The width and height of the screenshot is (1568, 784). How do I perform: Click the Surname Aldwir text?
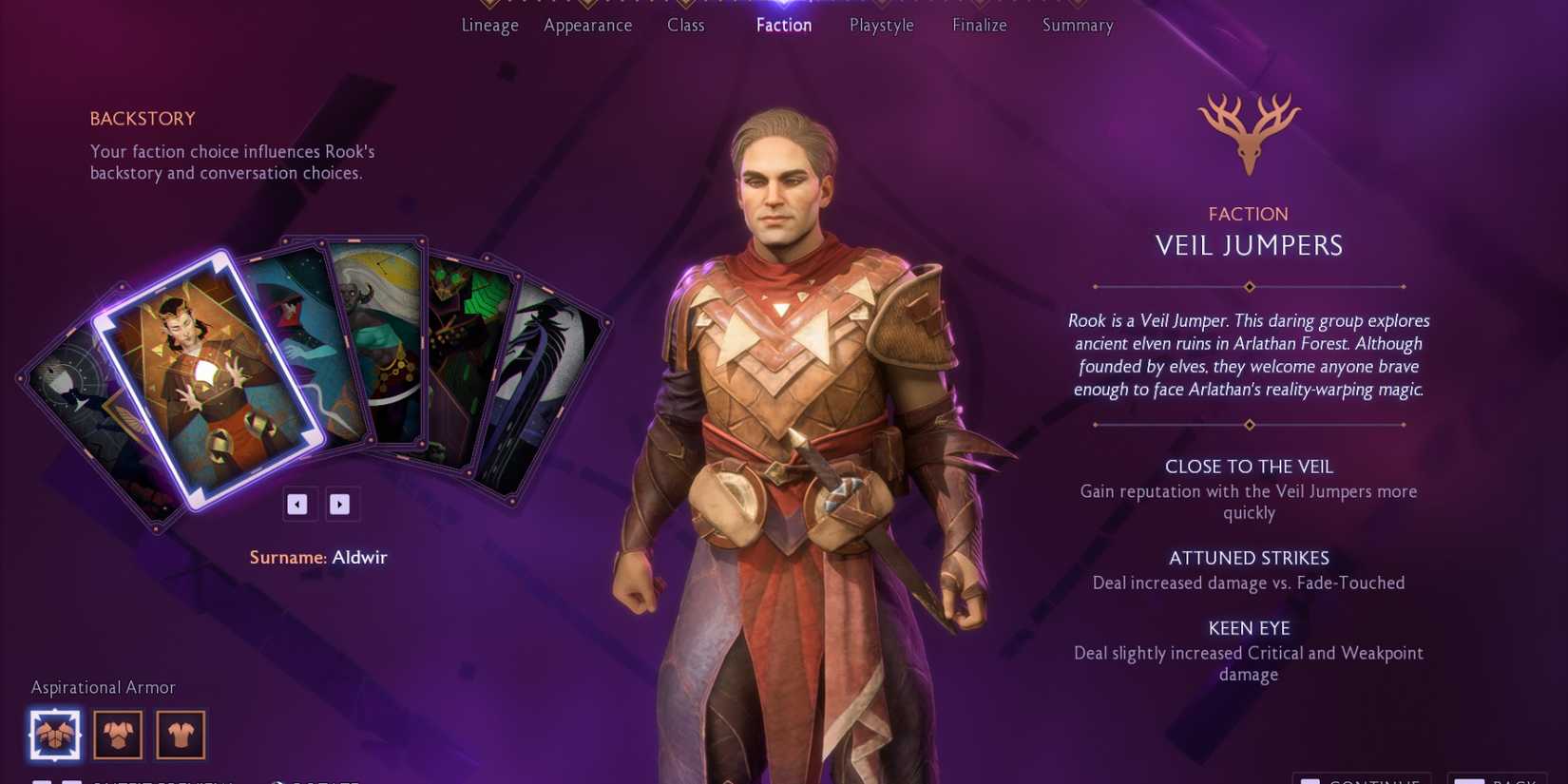[318, 558]
